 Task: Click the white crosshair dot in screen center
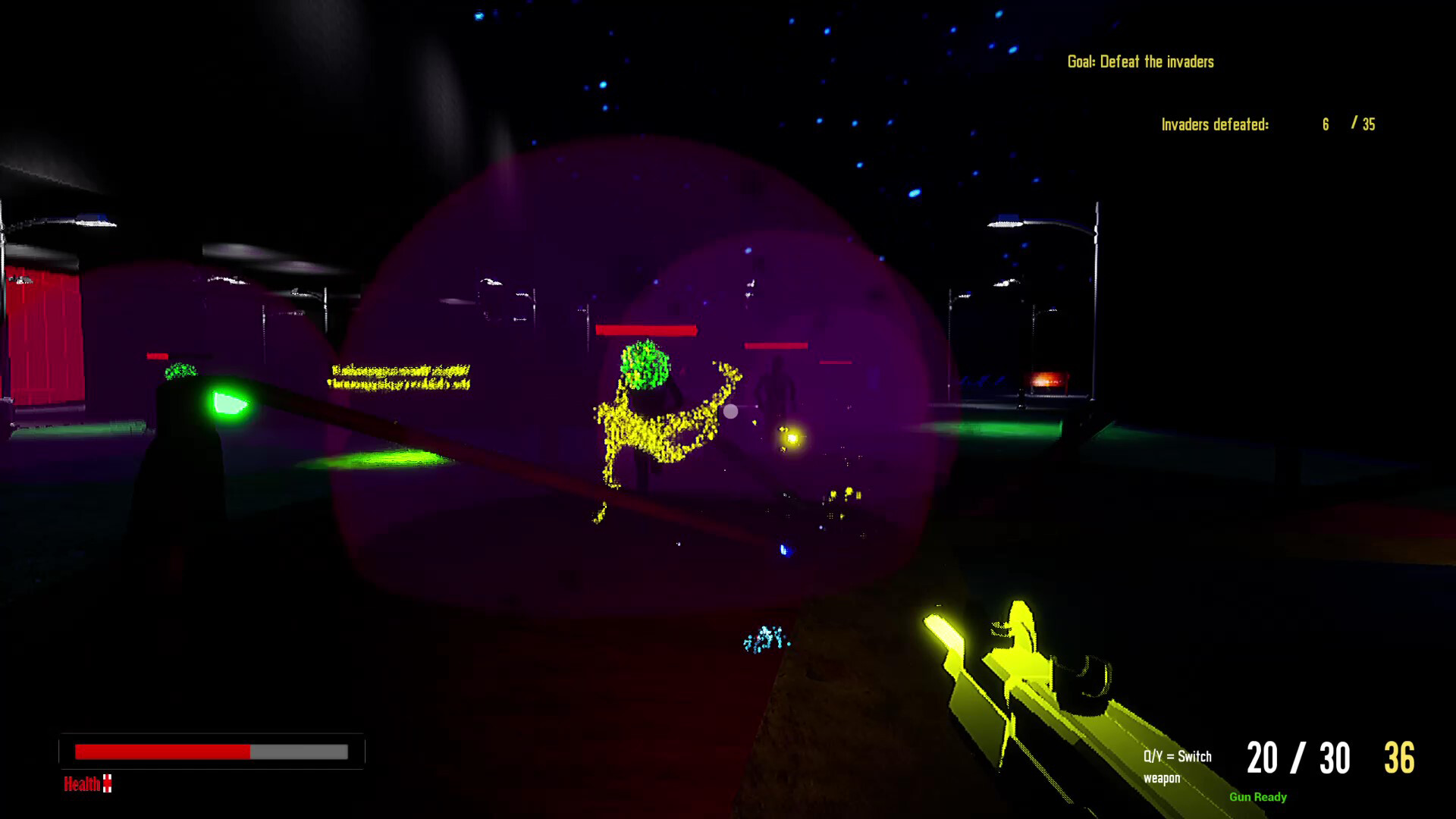click(x=730, y=410)
